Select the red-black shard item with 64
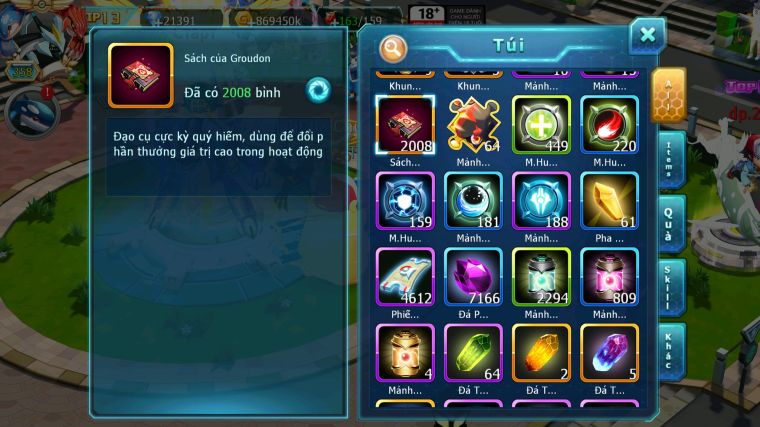Viewport: 760px width, 427px height. point(473,125)
